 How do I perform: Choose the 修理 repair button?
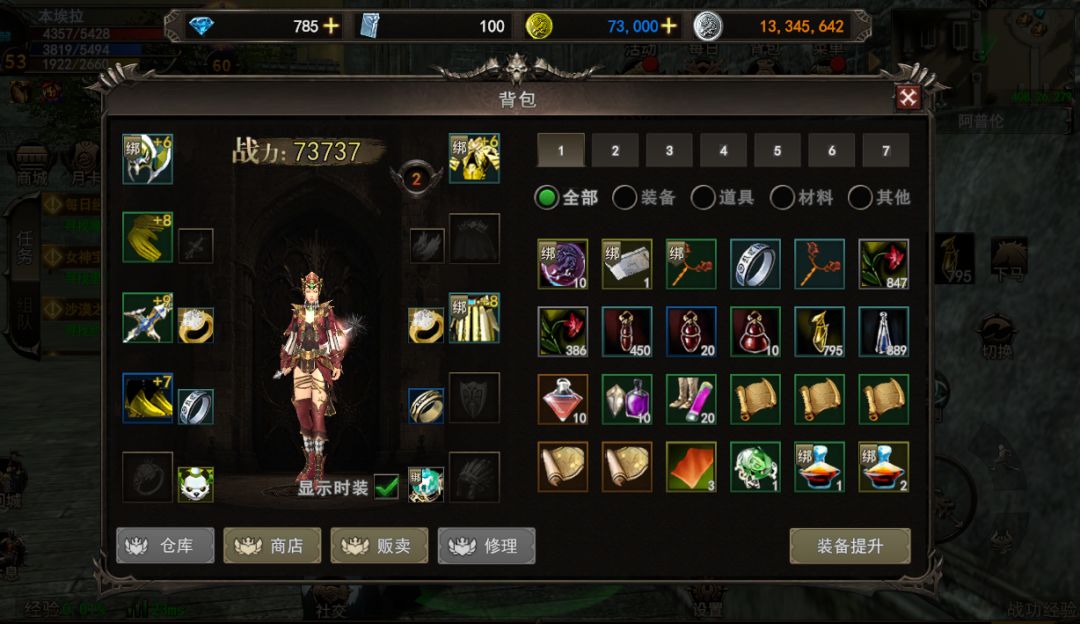pos(486,546)
